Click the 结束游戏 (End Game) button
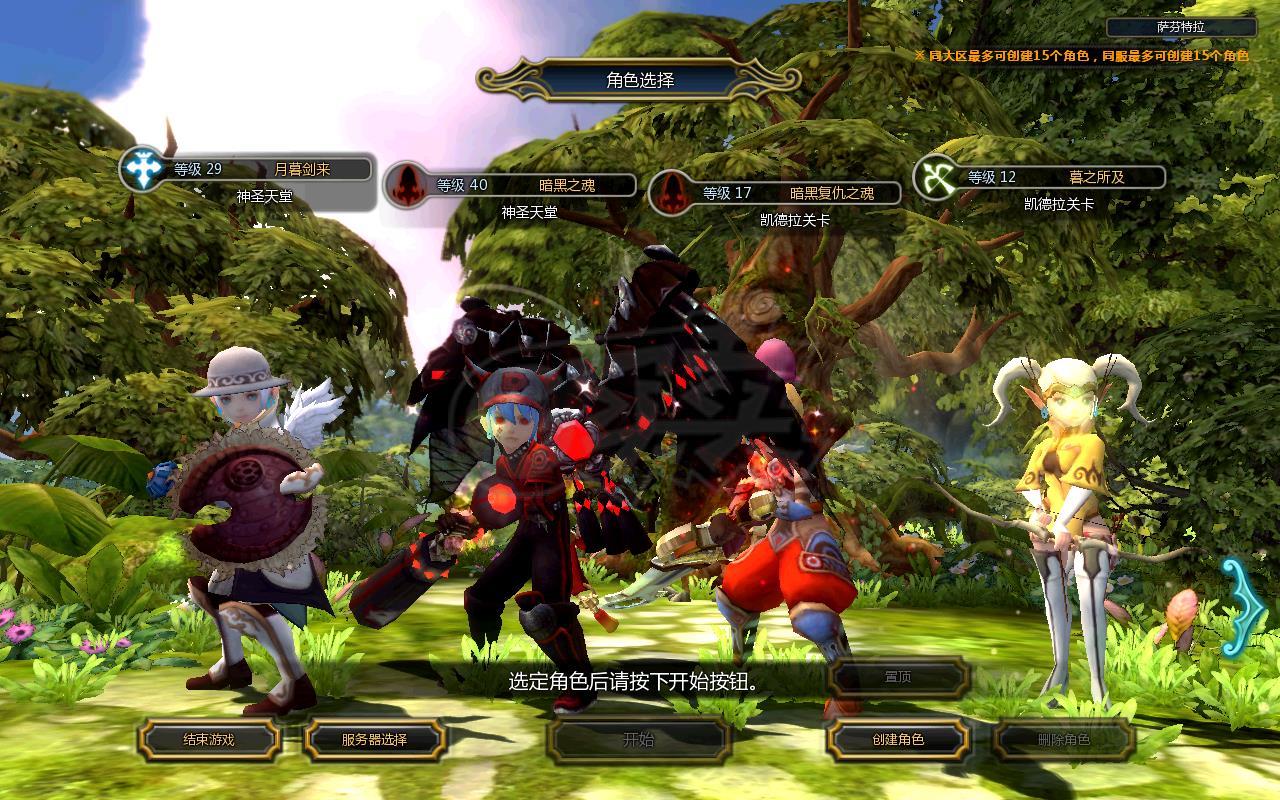 click(209, 740)
